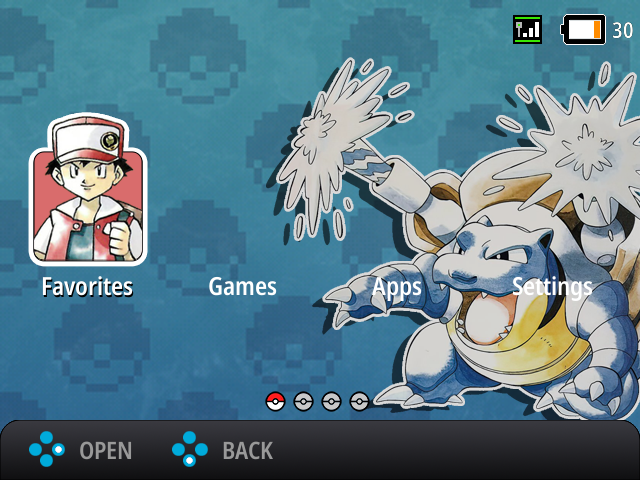This screenshot has width=640, height=480.
Task: Open the Favorites menu entry
Action: click(x=87, y=288)
